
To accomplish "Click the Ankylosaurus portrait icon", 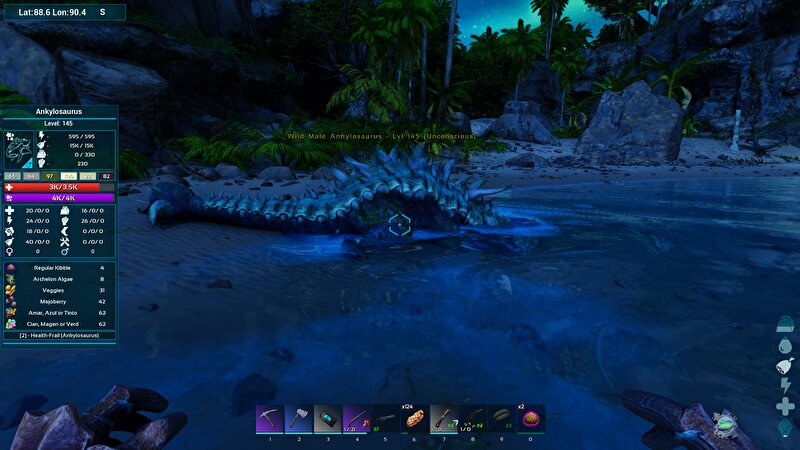I will coord(21,150).
